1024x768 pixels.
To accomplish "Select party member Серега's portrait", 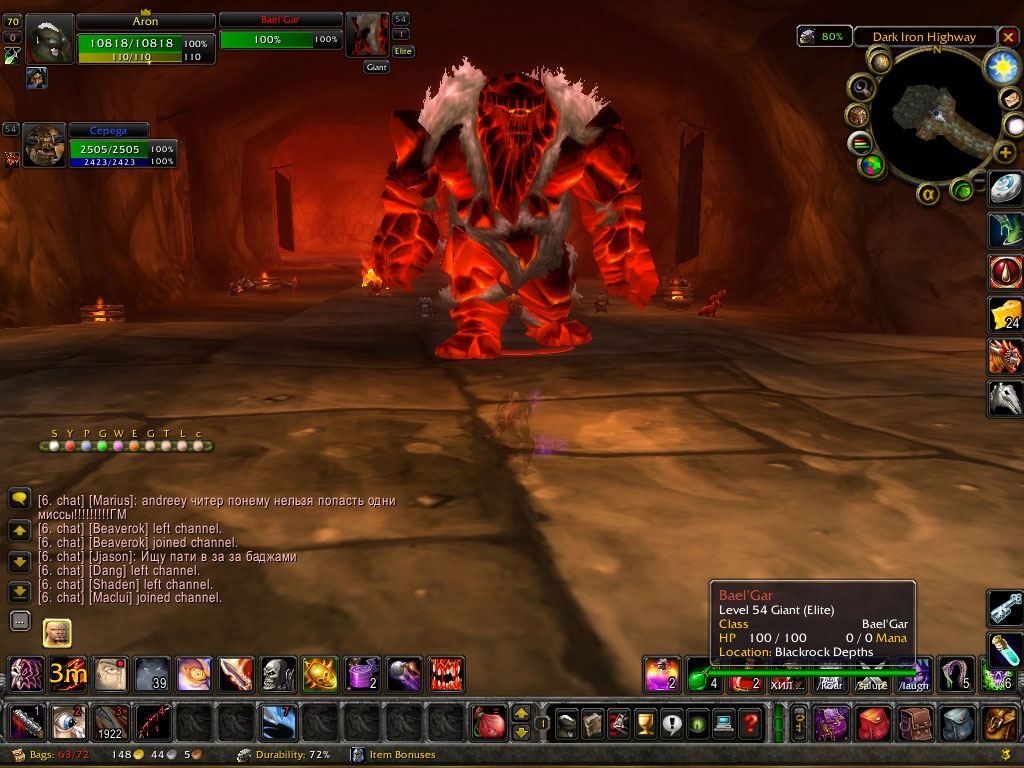I will click(45, 145).
